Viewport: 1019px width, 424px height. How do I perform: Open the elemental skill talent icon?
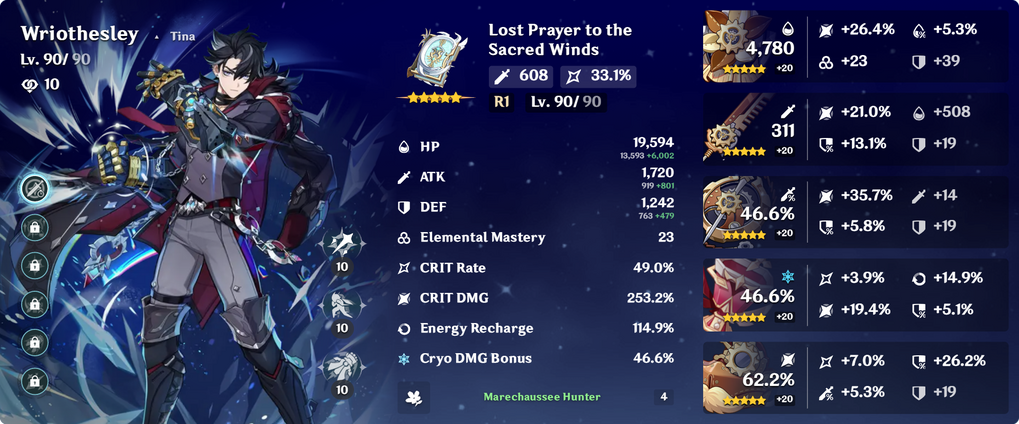pyautogui.click(x=342, y=304)
